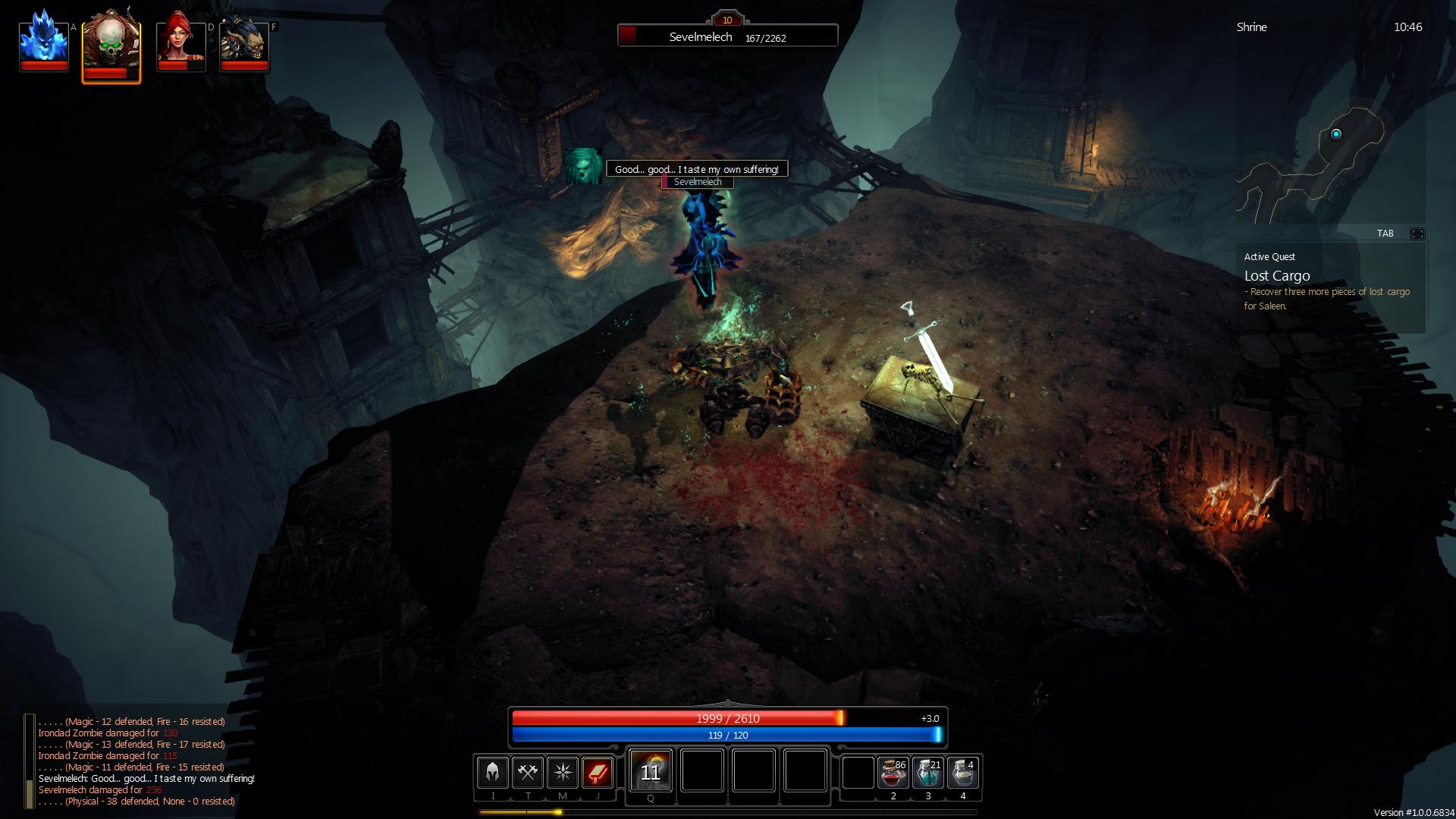
Task: Select the Sevelmelech target frame
Action: [727, 36]
